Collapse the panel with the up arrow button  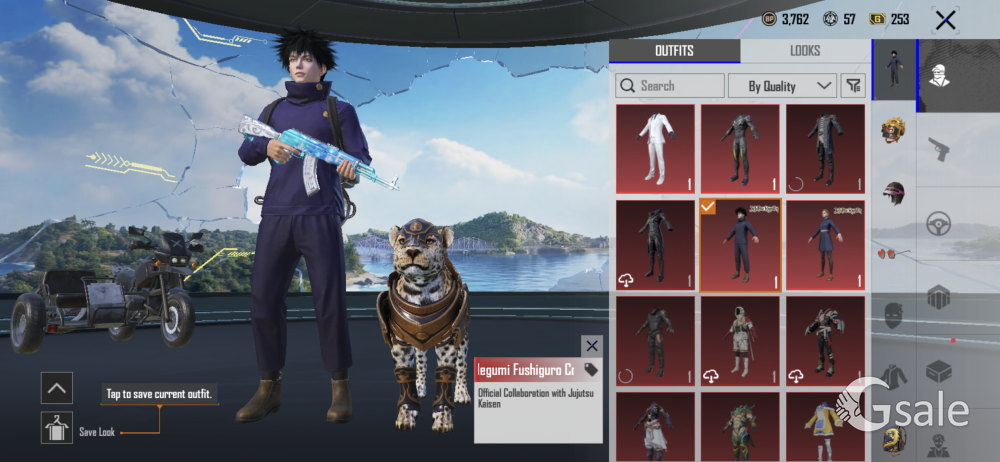coord(57,387)
